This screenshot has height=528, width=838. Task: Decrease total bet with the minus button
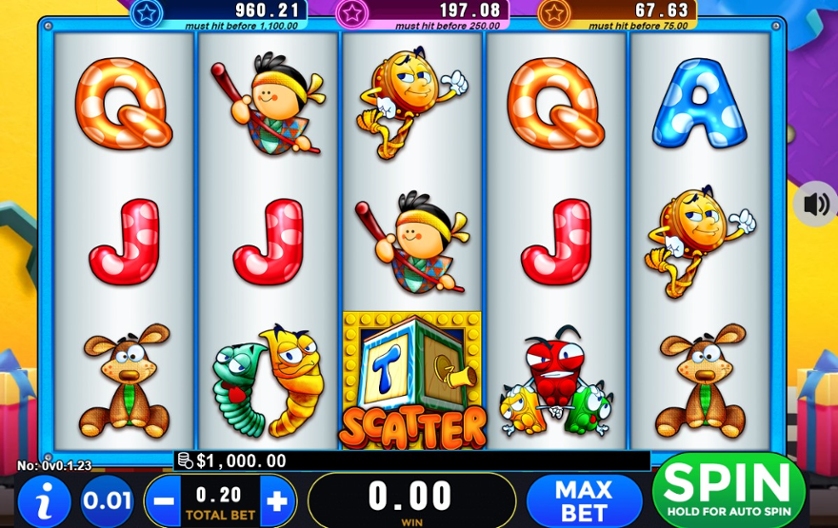tap(166, 500)
